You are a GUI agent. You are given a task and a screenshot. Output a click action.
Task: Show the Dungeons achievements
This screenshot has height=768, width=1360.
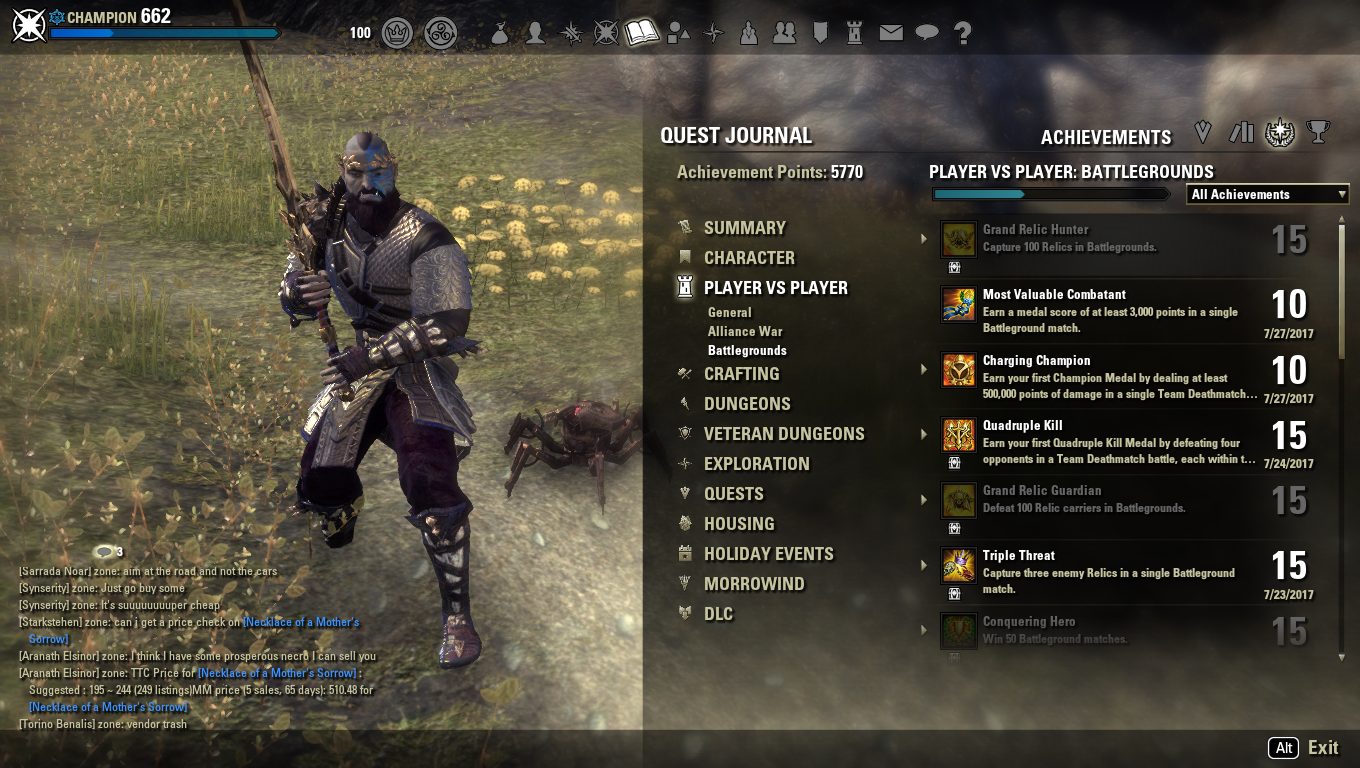tap(747, 404)
